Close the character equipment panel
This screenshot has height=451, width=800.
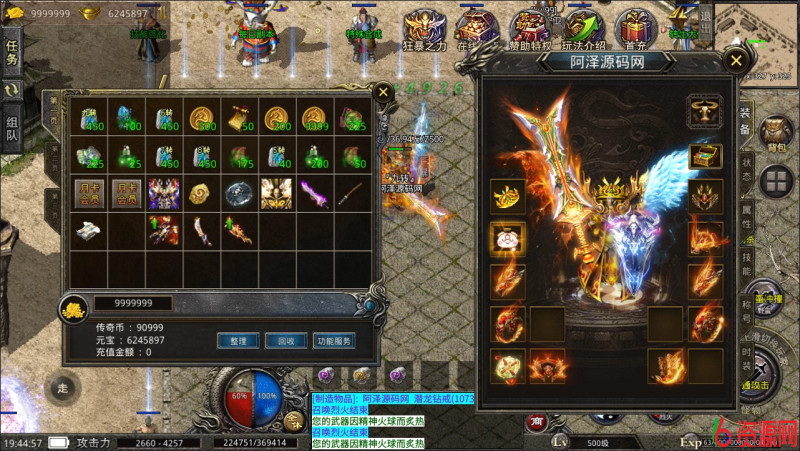point(737,60)
